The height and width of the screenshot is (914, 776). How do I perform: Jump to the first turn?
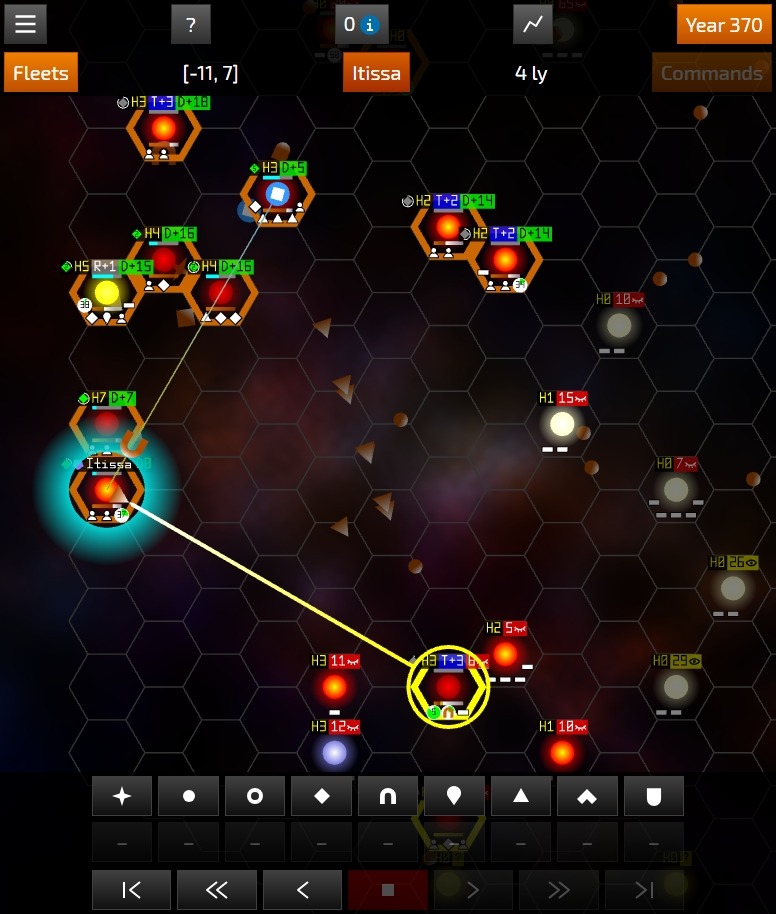tap(131, 889)
